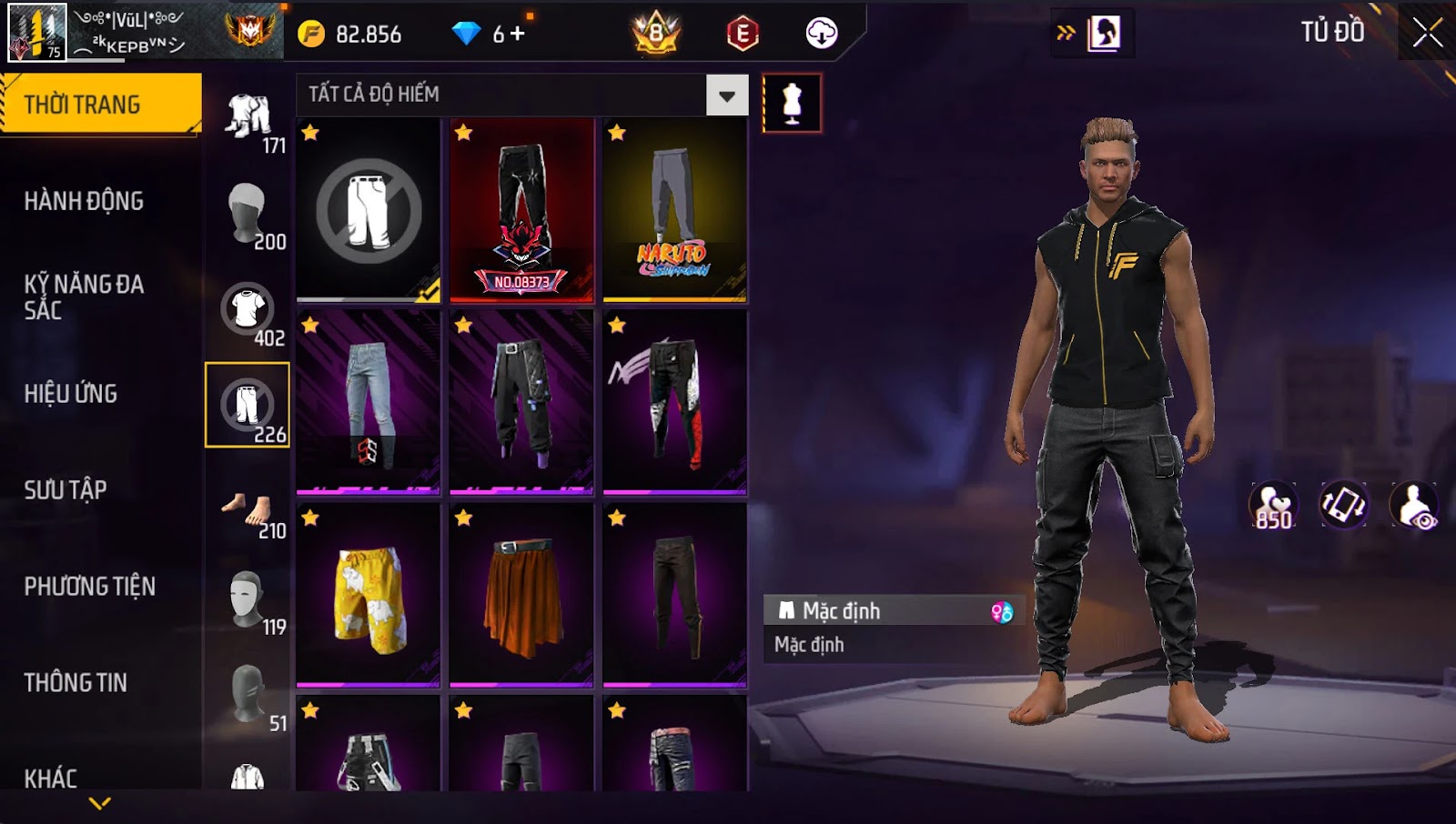This screenshot has width=1456, height=824.
Task: Select the full outfit set category
Action: click(x=248, y=119)
